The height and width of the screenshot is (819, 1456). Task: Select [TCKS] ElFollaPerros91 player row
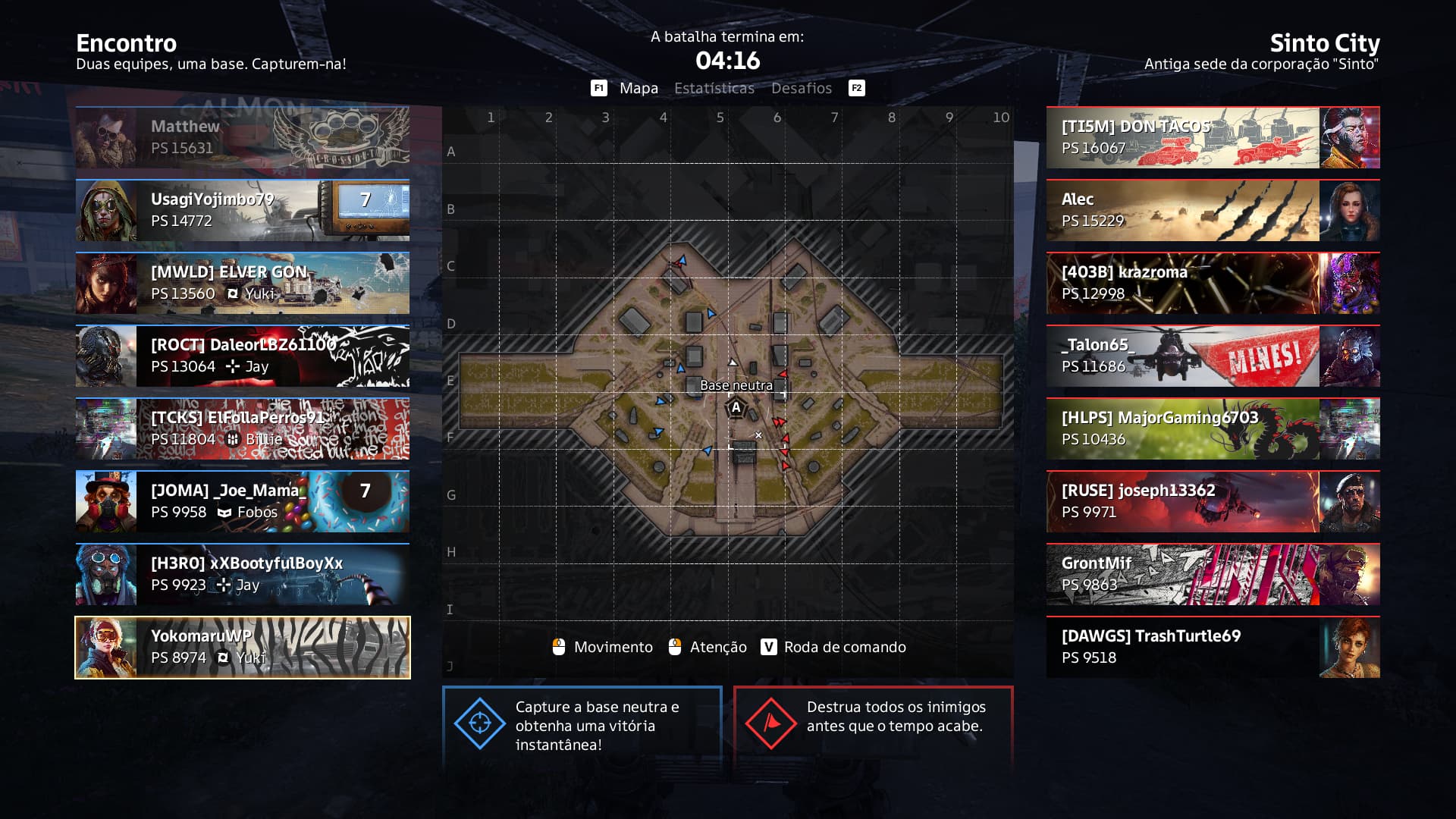tap(243, 428)
